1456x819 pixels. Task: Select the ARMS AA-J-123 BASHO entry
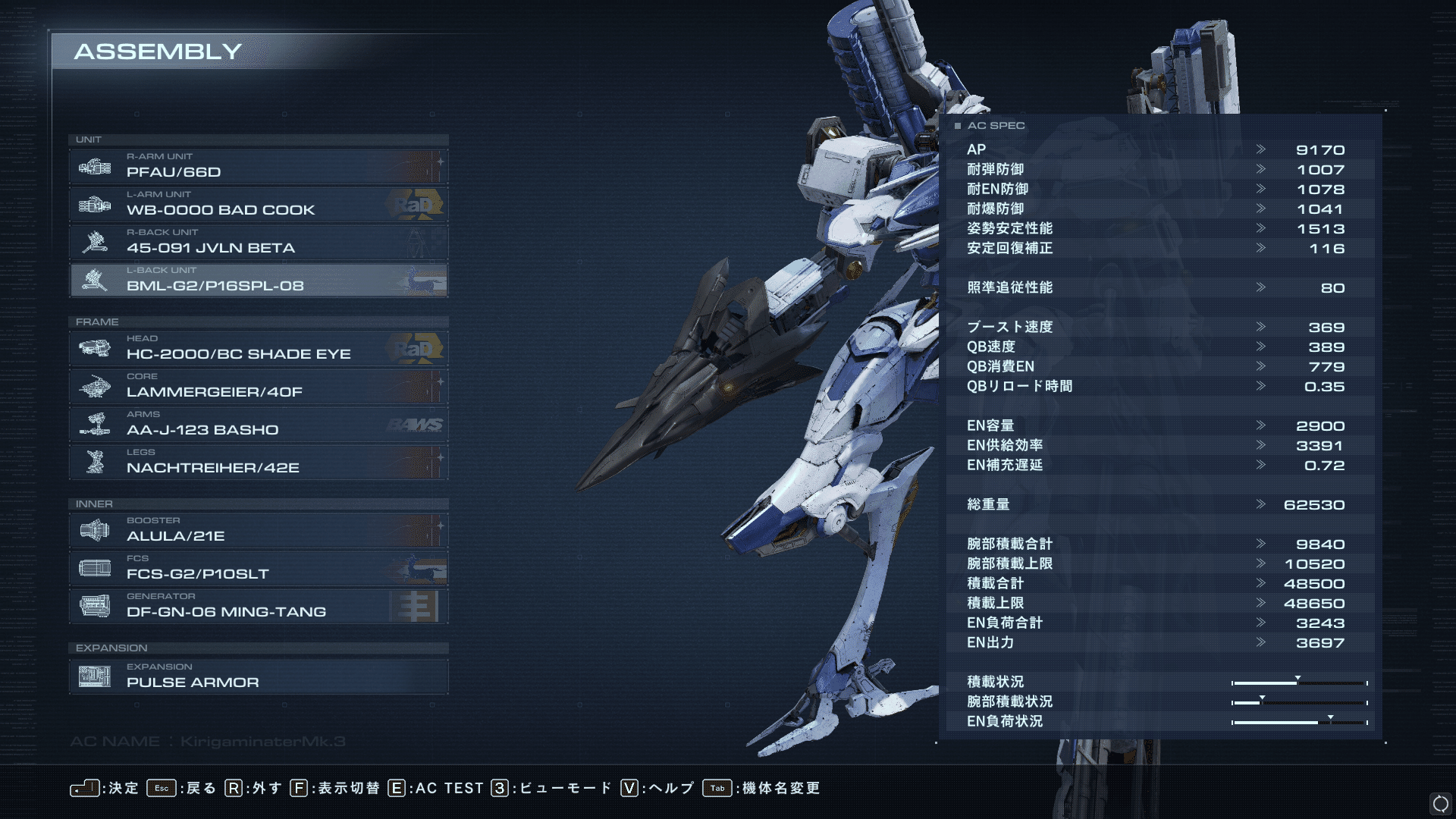point(258,424)
